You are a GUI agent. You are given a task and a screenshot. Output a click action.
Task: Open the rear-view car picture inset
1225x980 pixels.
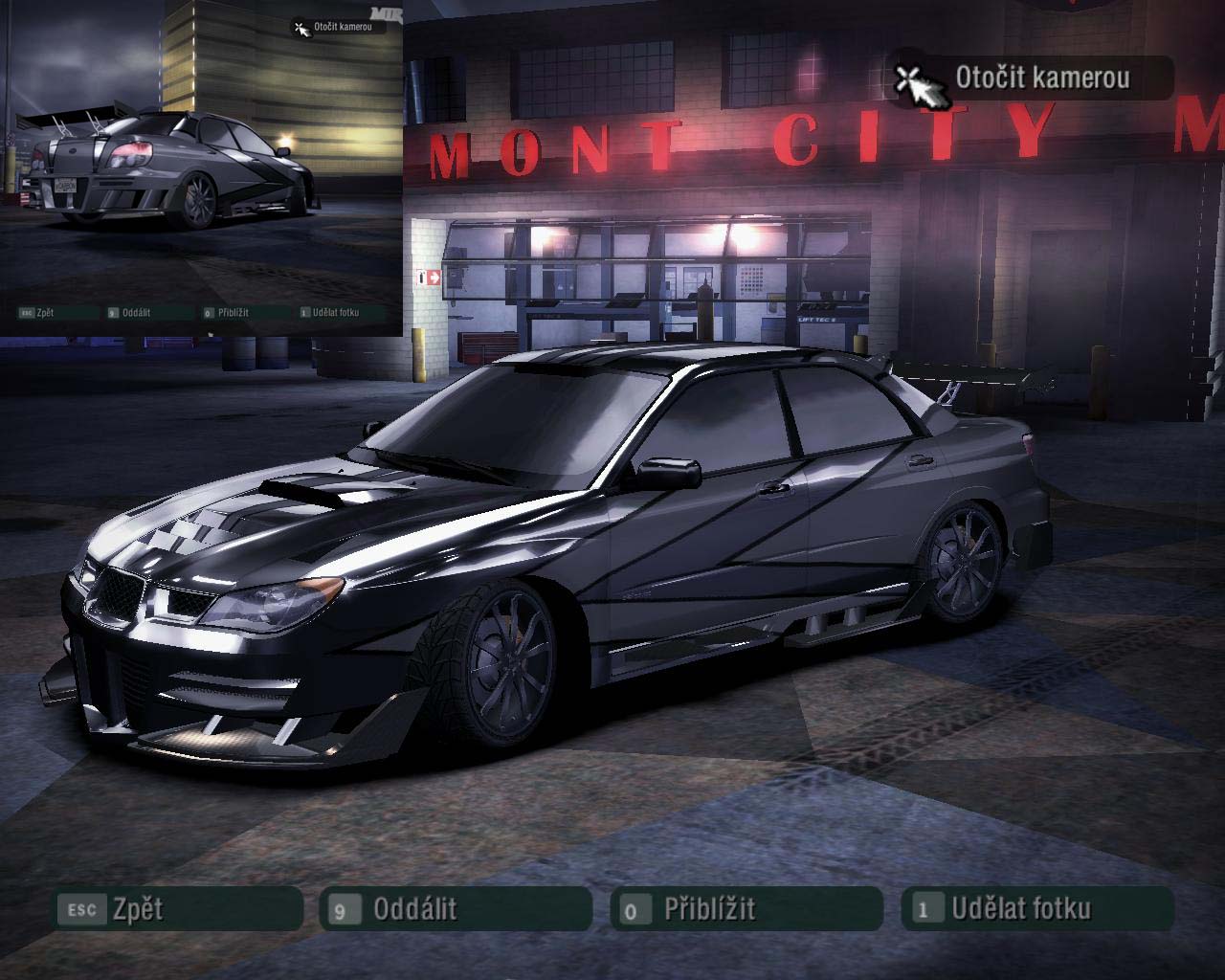(x=201, y=167)
